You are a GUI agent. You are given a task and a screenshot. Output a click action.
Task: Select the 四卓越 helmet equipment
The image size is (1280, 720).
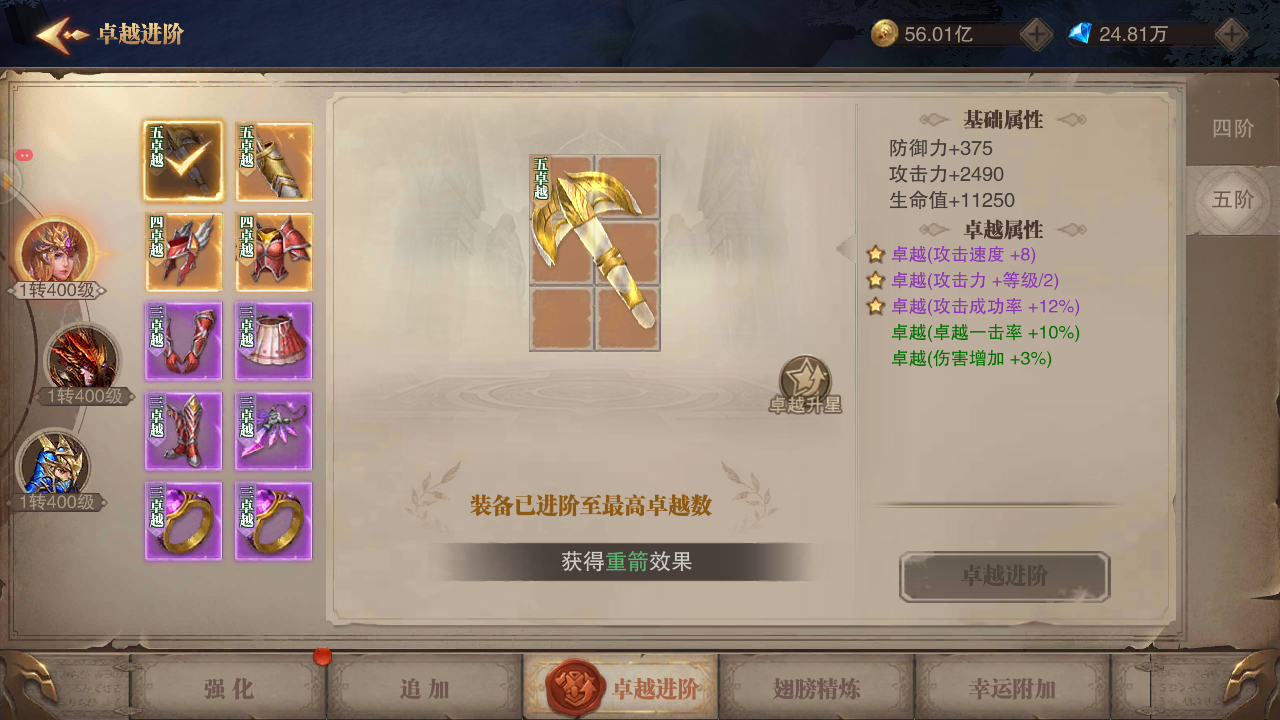183,251
